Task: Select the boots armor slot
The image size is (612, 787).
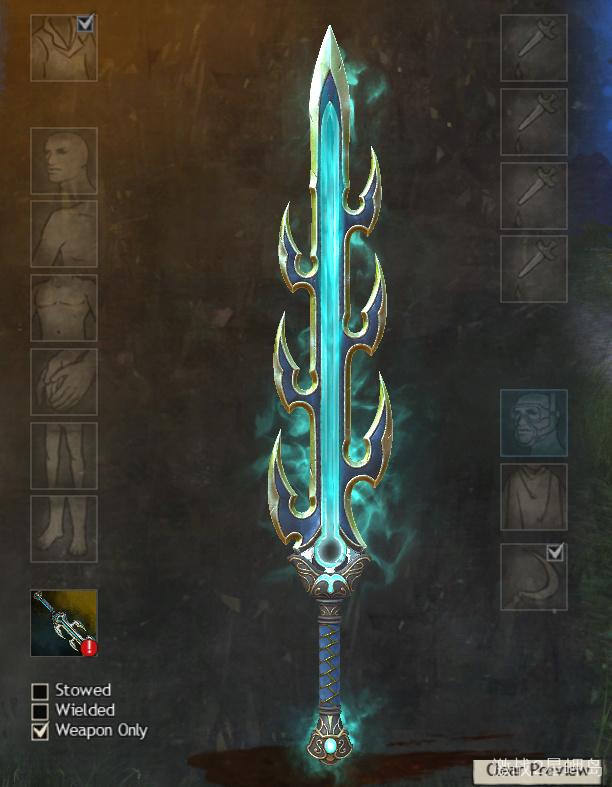Action: 64,528
